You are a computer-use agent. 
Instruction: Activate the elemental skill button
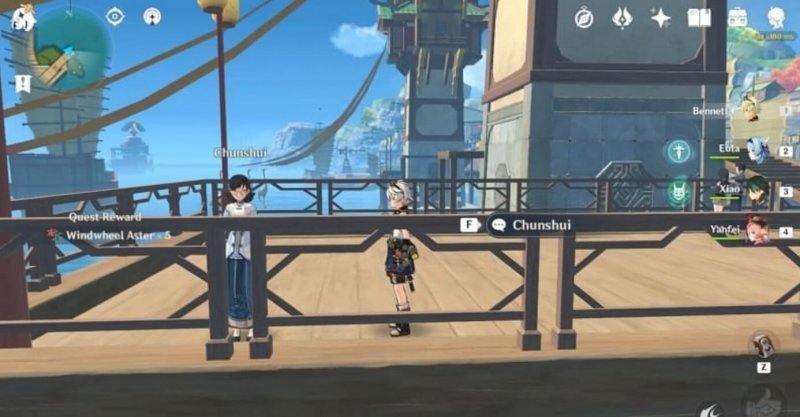pos(714,408)
